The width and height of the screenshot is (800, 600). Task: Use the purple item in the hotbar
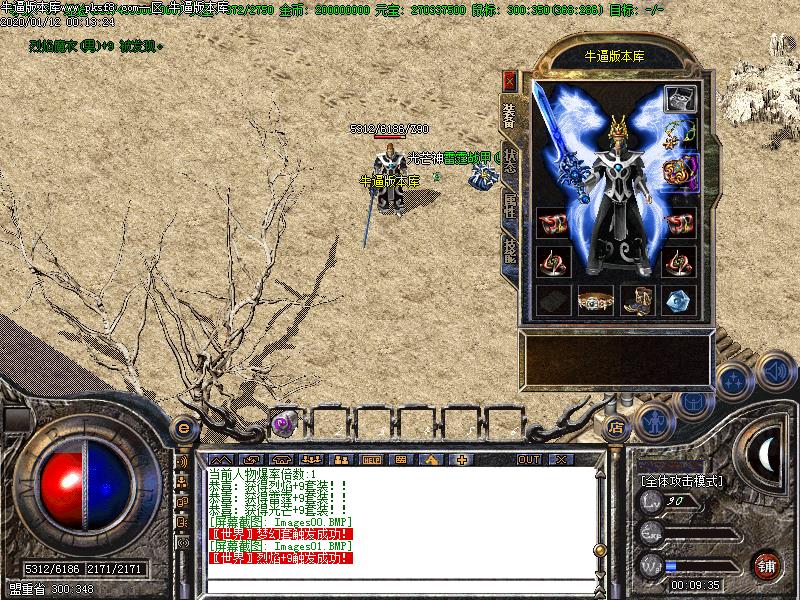(282, 425)
